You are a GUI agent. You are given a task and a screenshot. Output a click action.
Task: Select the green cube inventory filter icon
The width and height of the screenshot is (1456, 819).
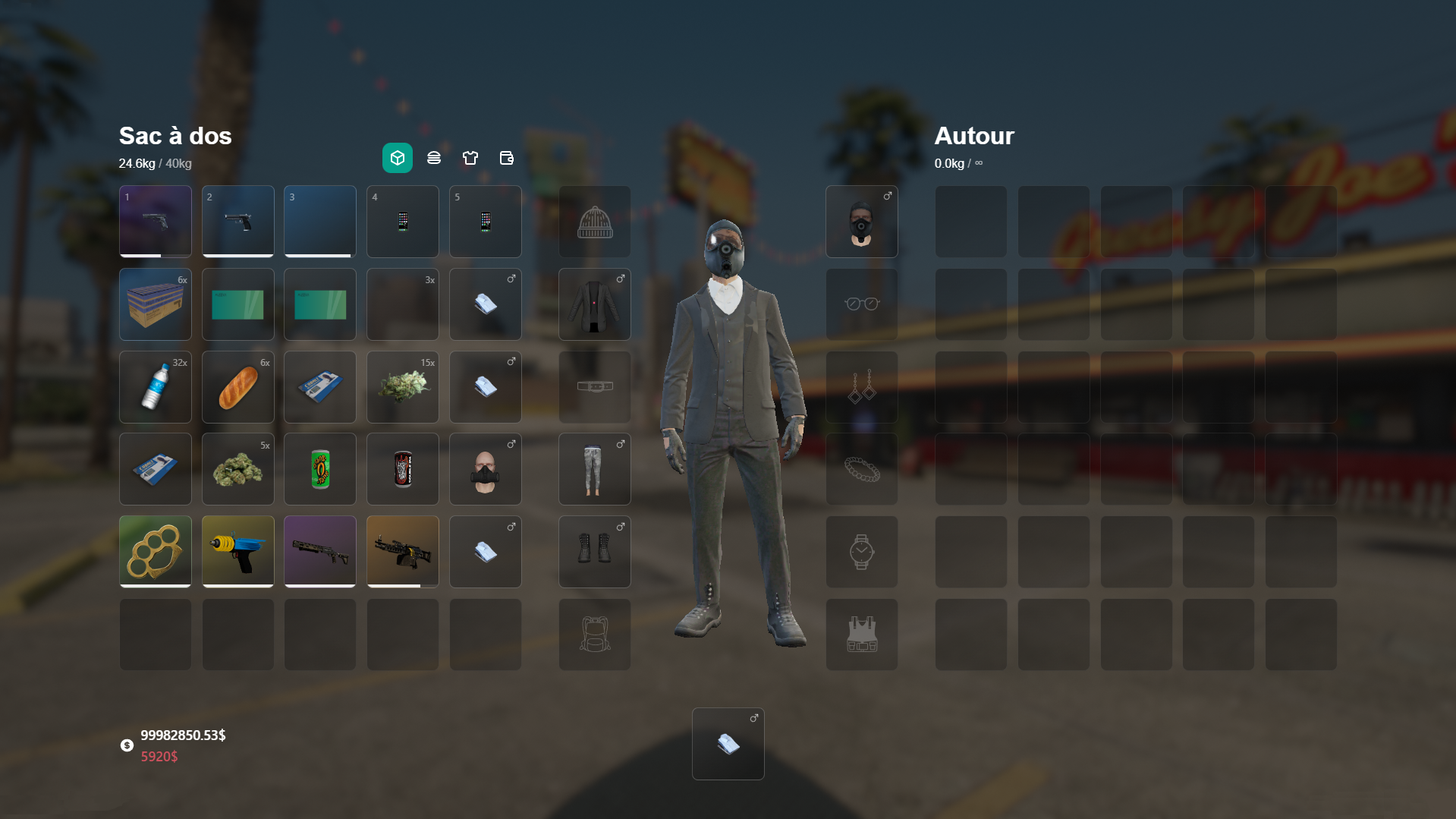(x=397, y=158)
